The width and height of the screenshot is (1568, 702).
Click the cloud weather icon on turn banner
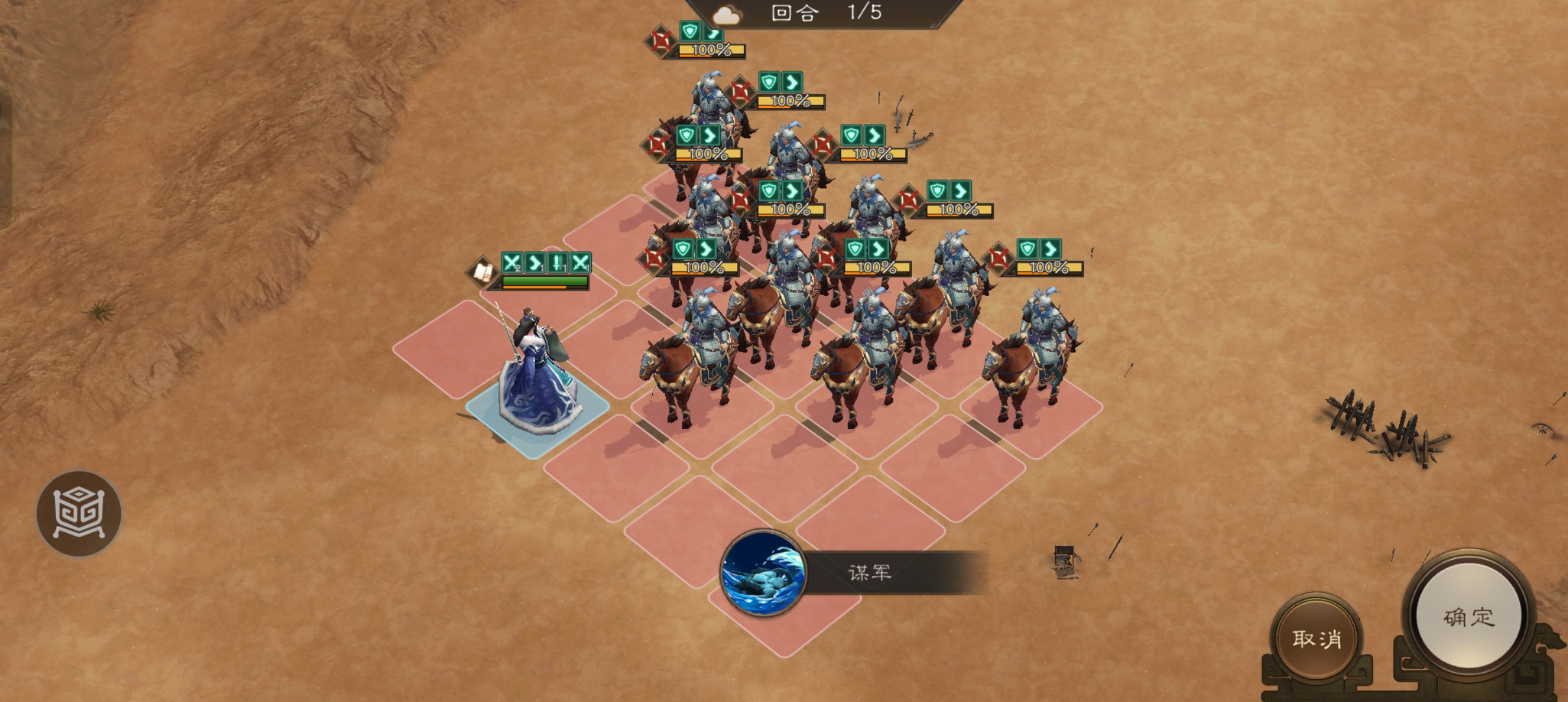(x=728, y=15)
